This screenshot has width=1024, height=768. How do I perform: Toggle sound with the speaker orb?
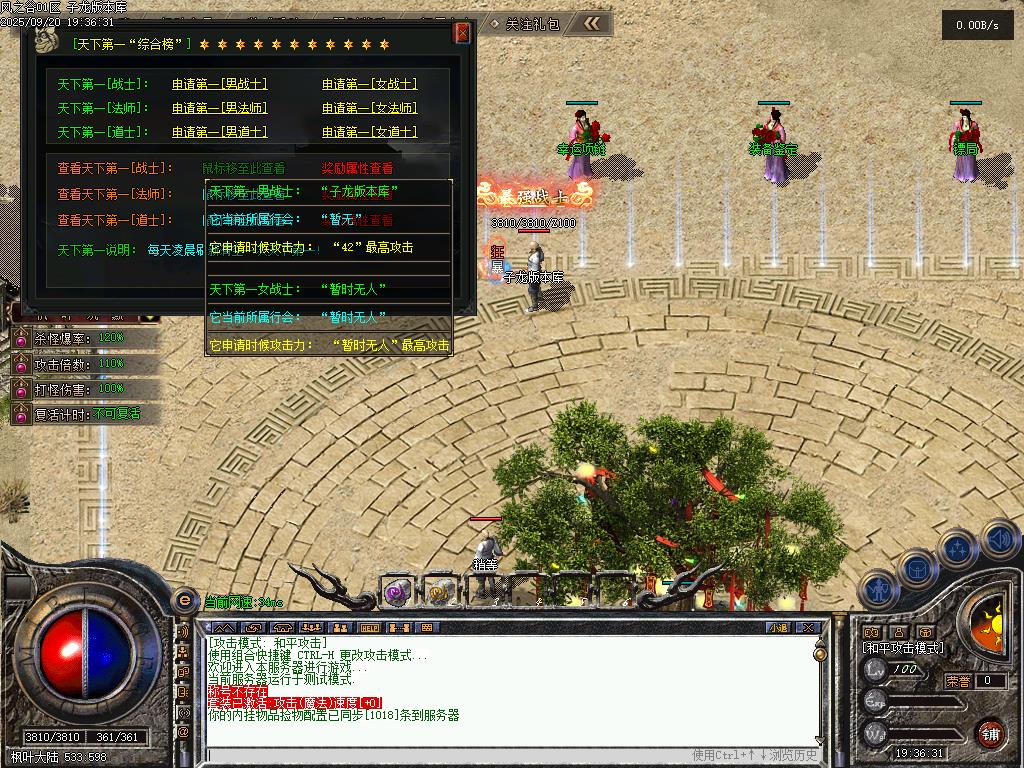(x=1000, y=541)
